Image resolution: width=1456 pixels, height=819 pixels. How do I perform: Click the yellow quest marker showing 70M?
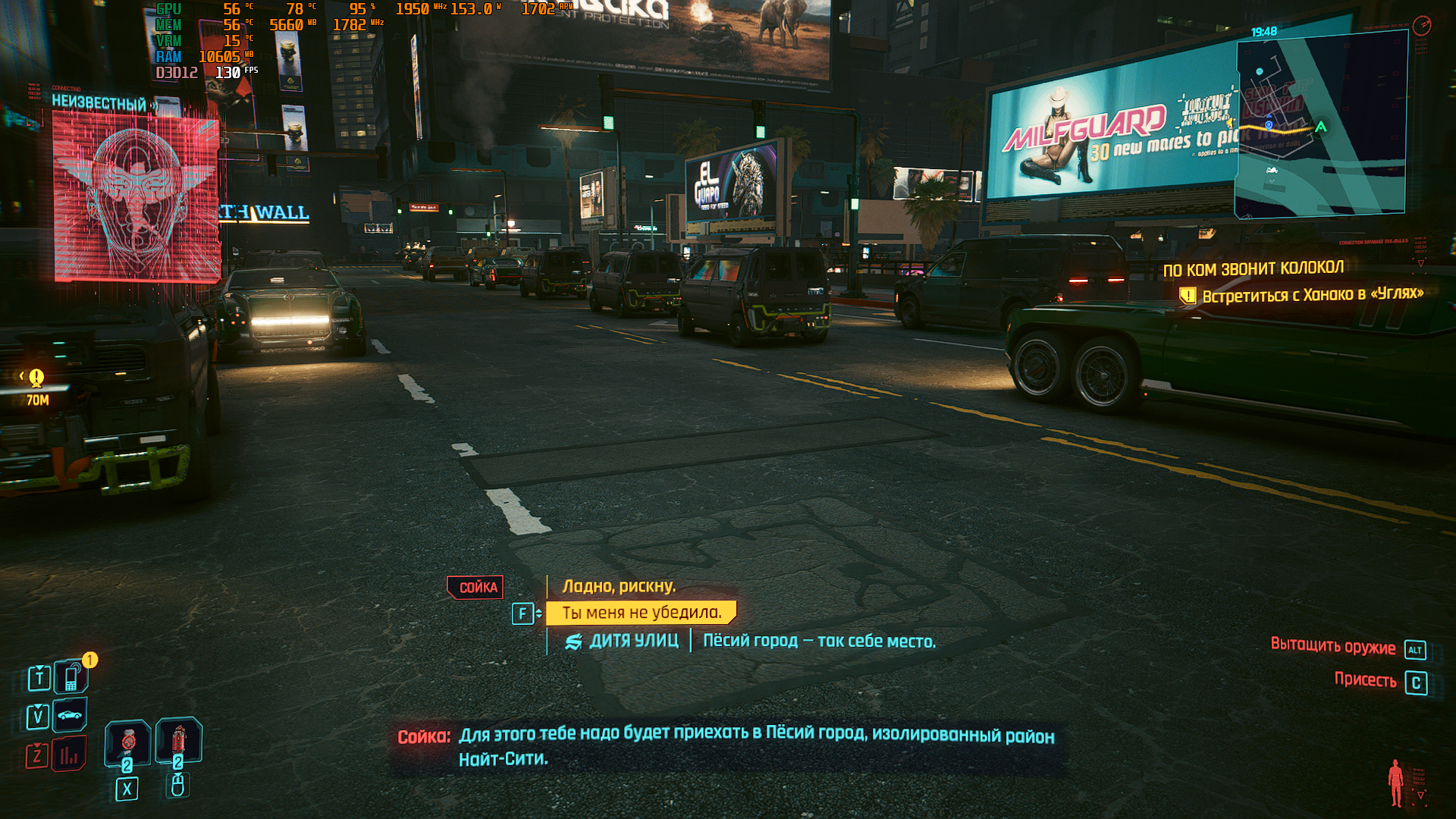coord(36,378)
